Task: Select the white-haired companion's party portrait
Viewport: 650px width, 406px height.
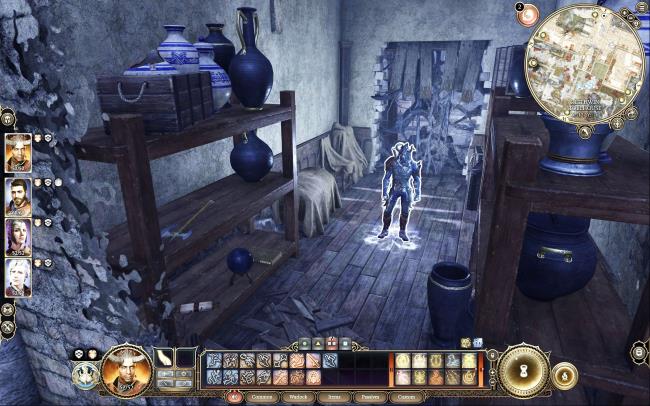Action: click(18, 278)
